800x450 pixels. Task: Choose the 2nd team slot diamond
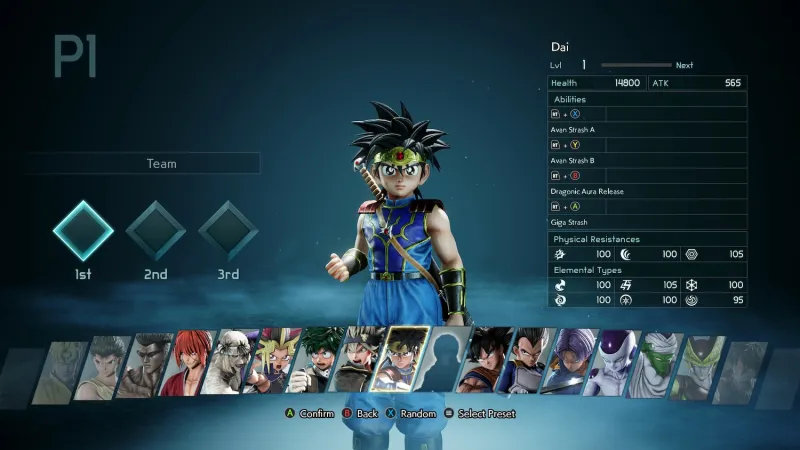click(155, 231)
